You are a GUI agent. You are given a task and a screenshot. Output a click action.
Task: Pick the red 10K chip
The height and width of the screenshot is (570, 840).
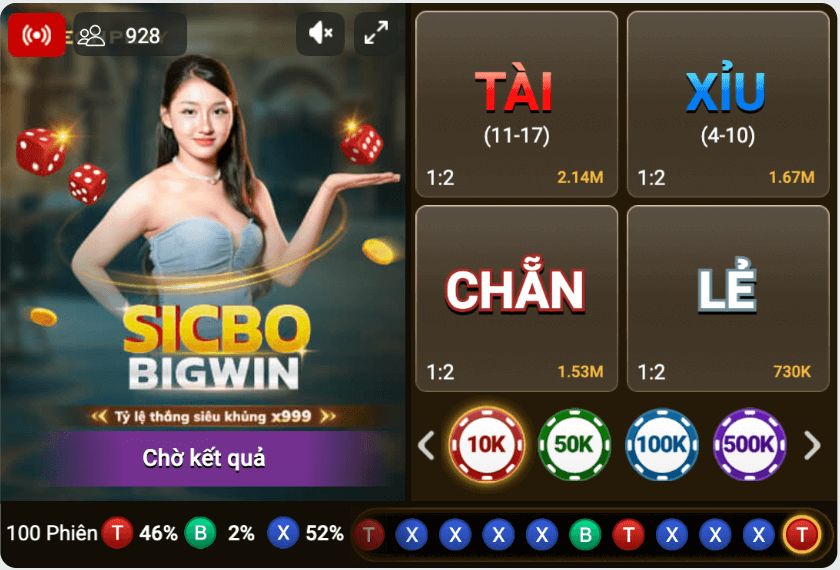click(x=487, y=445)
